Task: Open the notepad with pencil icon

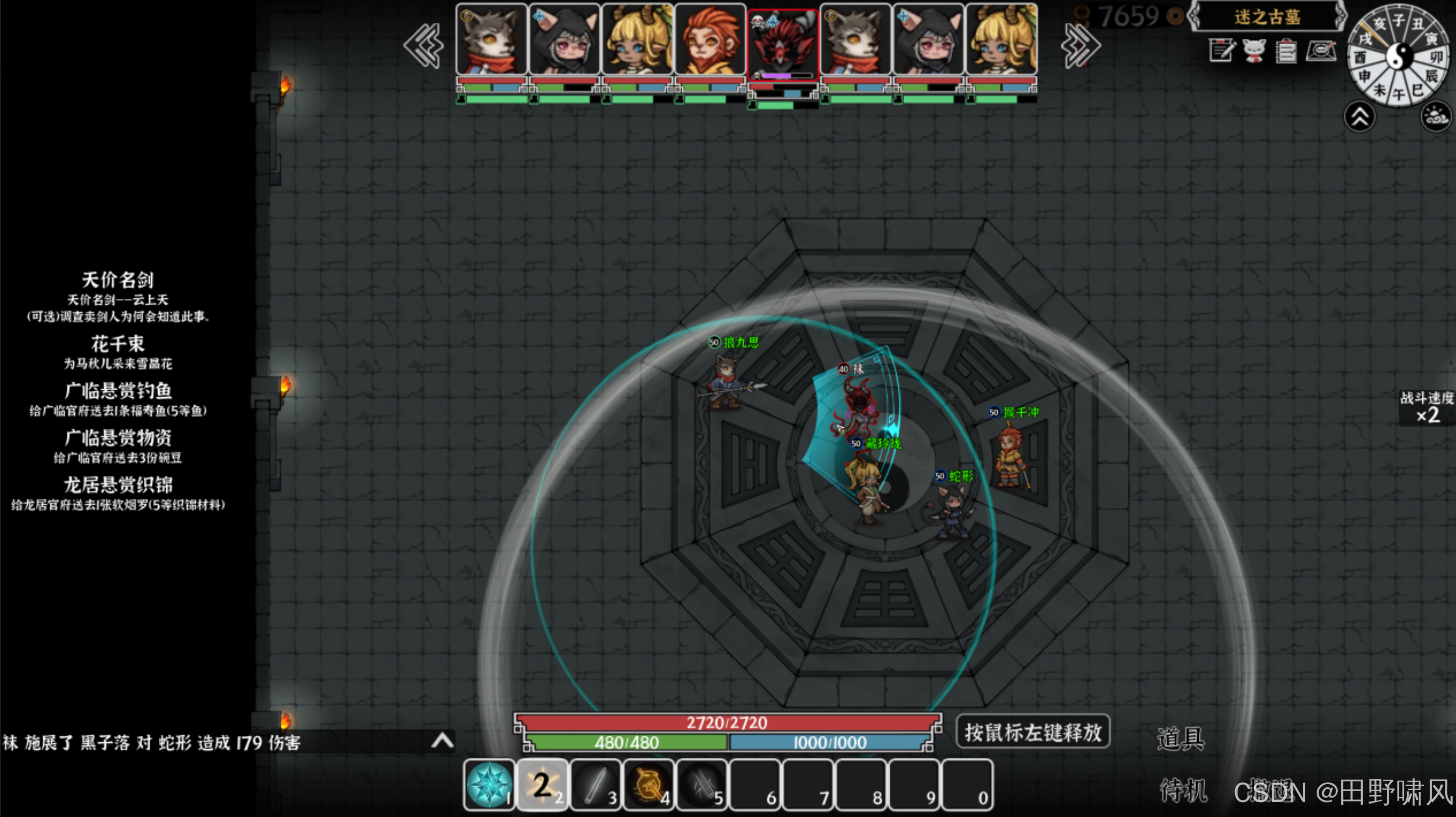Action: [1222, 51]
